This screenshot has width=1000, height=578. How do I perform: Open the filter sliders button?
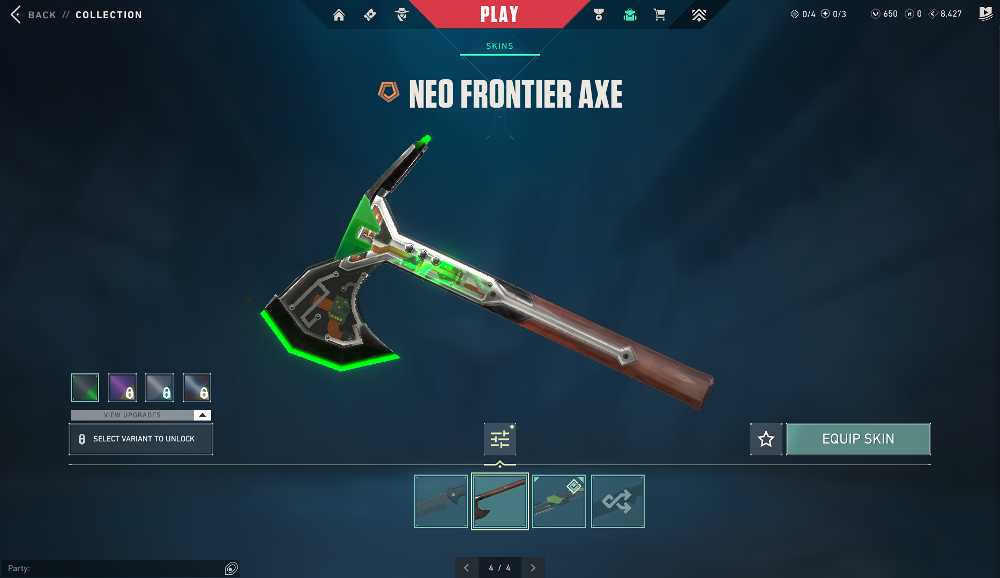[x=500, y=439]
